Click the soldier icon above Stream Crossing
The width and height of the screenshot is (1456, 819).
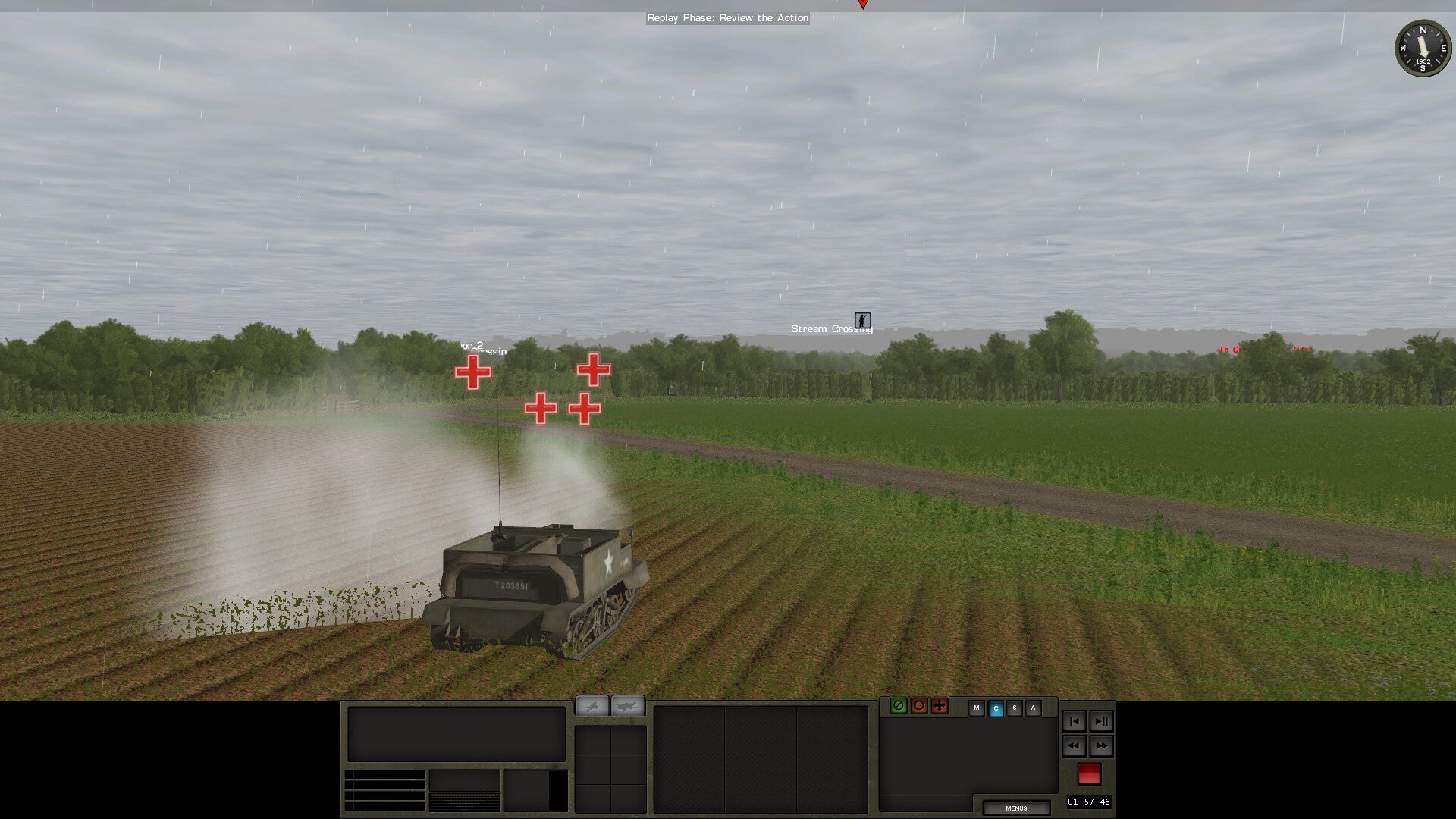pyautogui.click(x=861, y=320)
